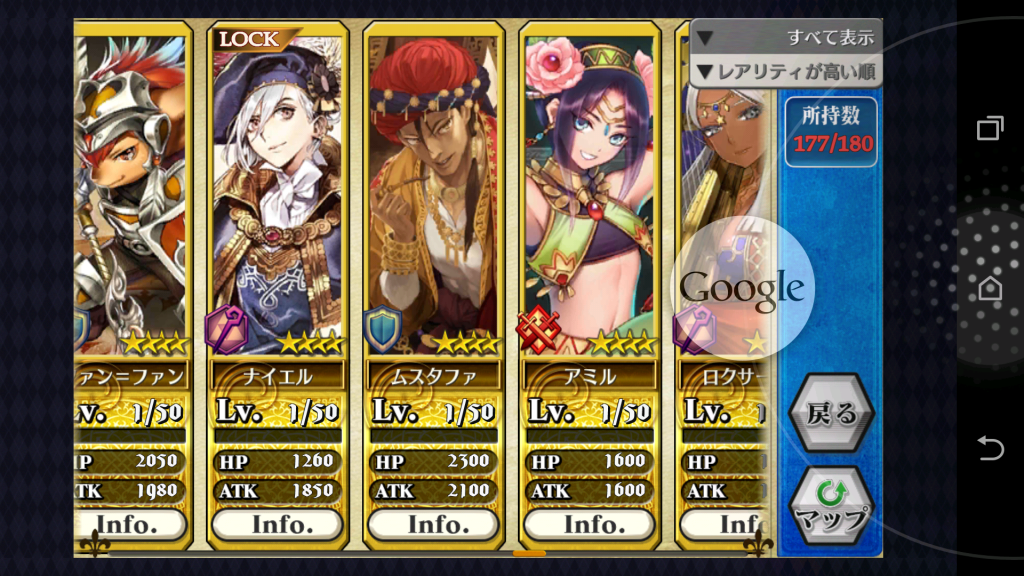The height and width of the screenshot is (576, 1024).
Task: Go back with the 戻る button
Action: pyautogui.click(x=831, y=413)
